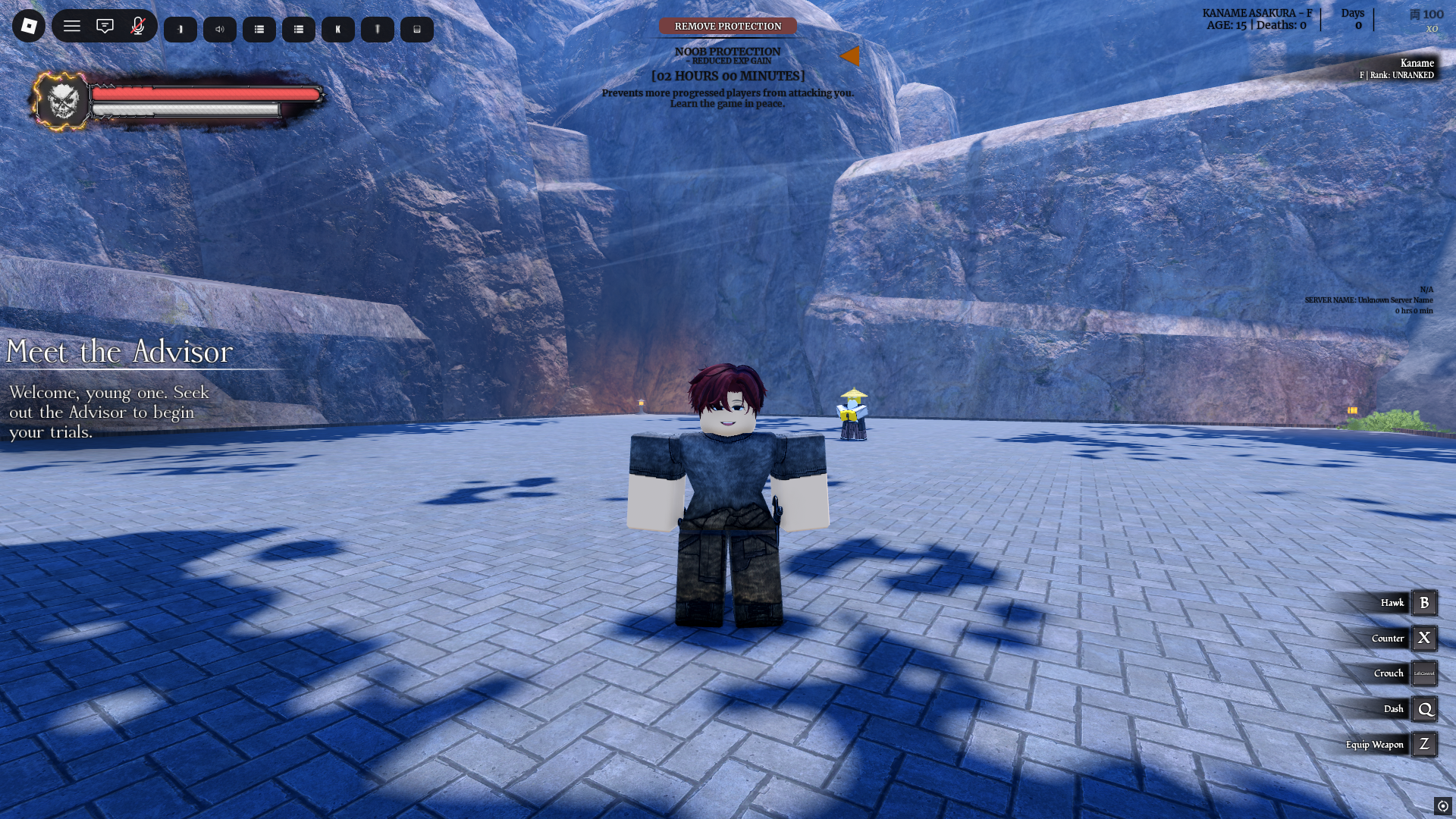
Task: Expand the Crouch LeftControl keybind slot
Action: 1424,673
